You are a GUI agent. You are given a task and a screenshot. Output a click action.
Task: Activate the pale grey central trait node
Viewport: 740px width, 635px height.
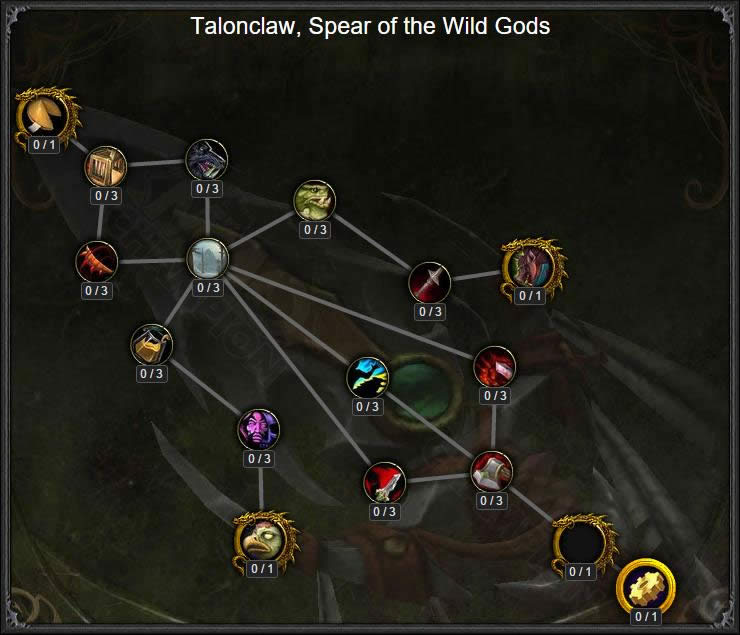point(208,259)
